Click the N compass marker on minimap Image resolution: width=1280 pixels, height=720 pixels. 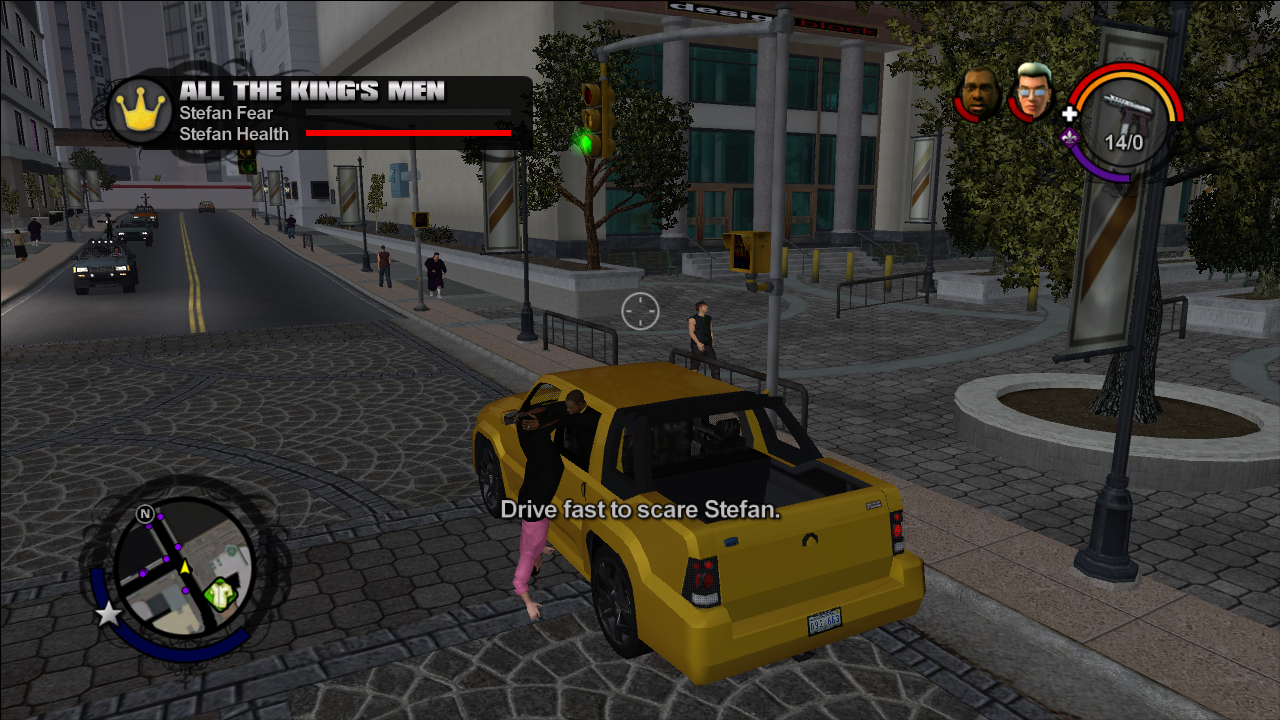click(x=146, y=514)
